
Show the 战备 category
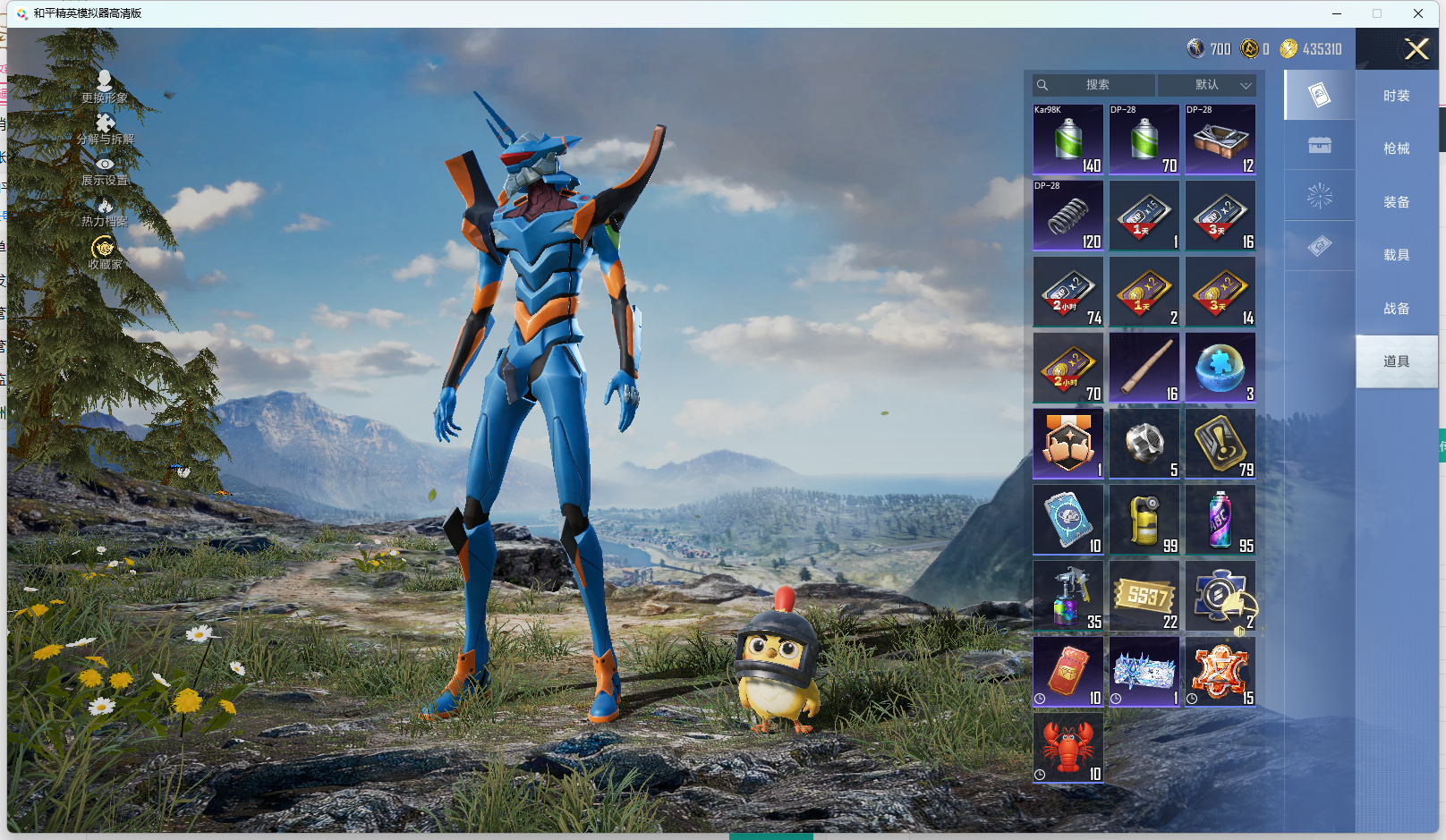coord(1396,309)
